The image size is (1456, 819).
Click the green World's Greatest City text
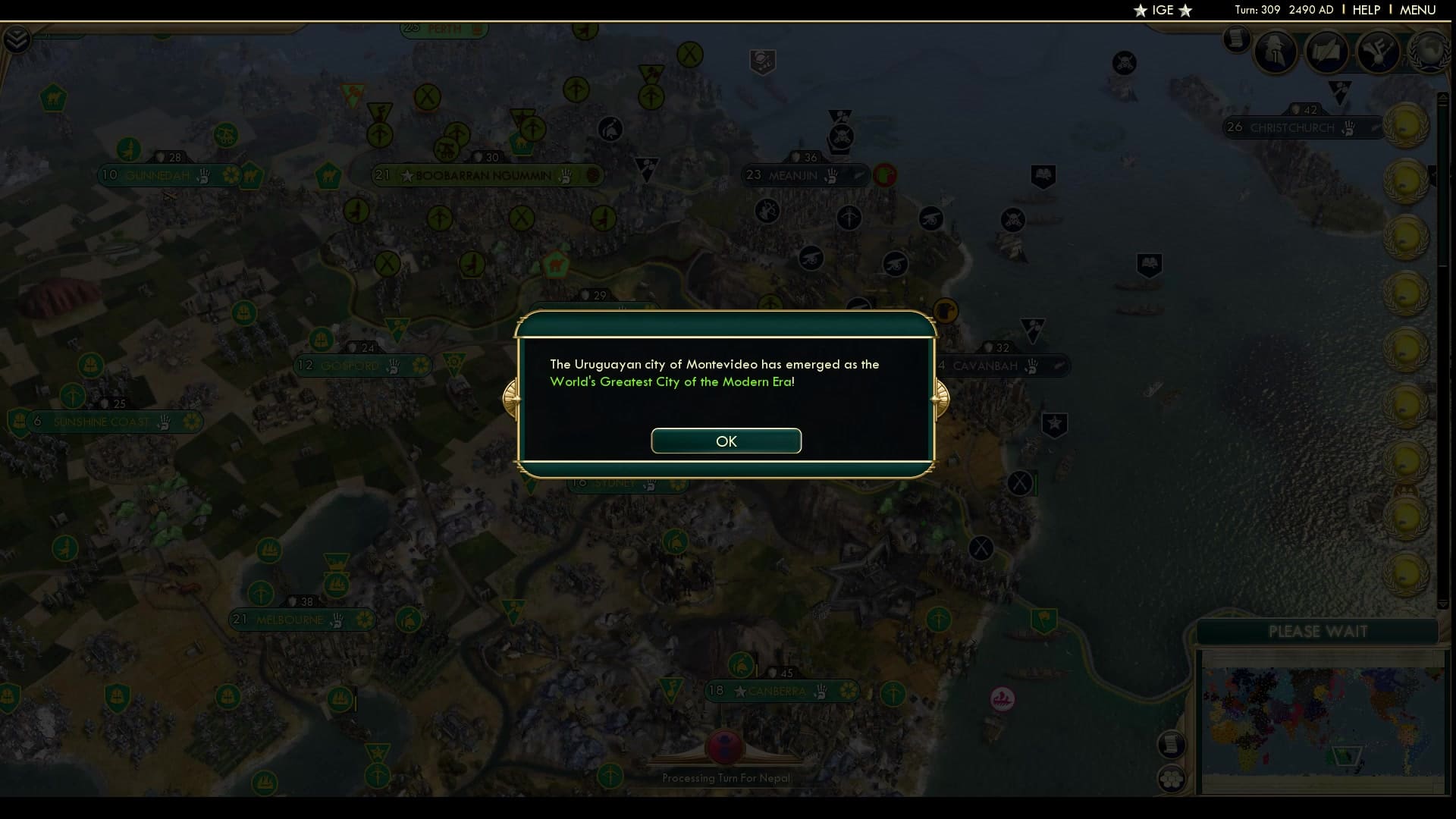pos(671,382)
